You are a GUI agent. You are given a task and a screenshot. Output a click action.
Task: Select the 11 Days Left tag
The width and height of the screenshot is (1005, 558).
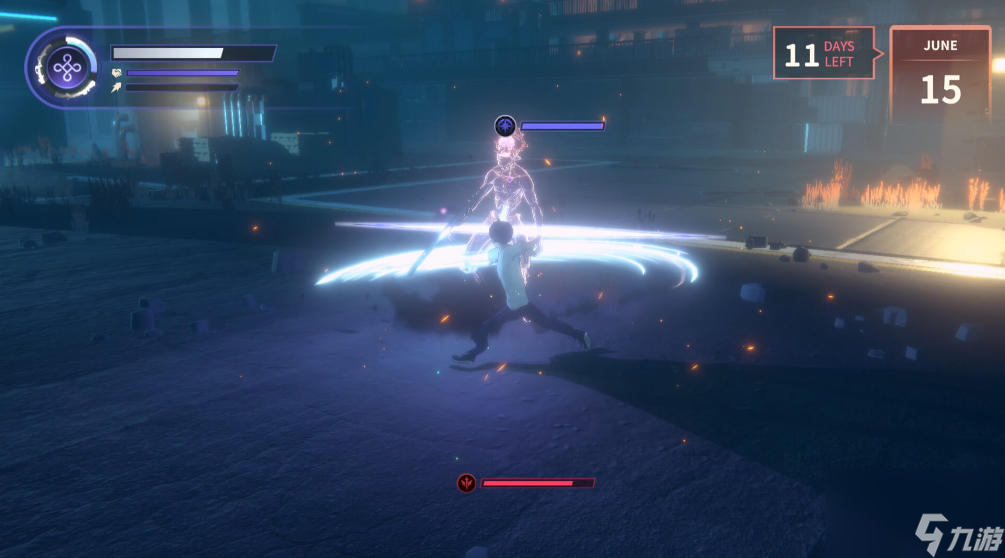click(822, 54)
